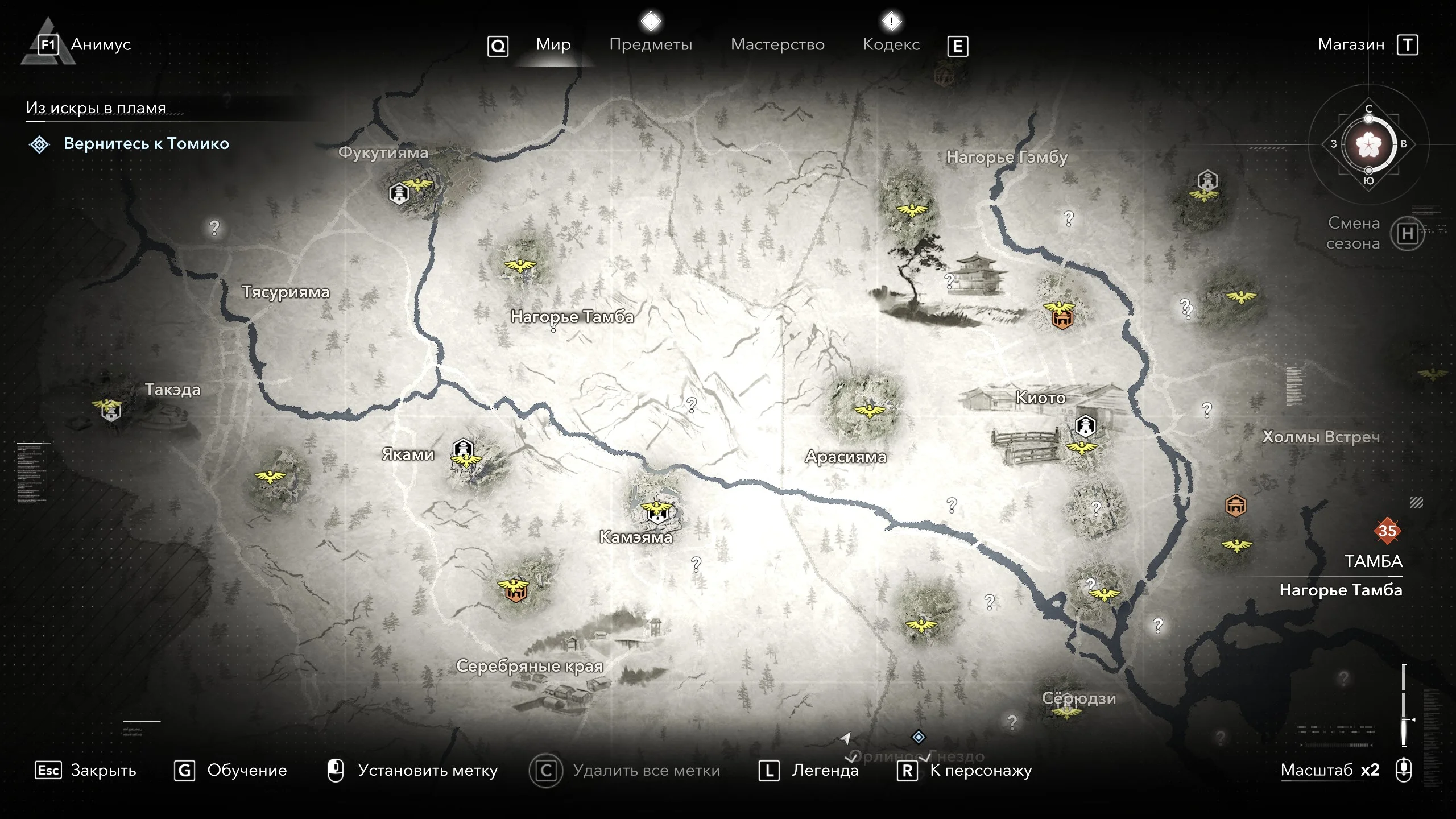The image size is (1456, 819).
Task: Select the Такэда castle marker
Action: tap(110, 411)
